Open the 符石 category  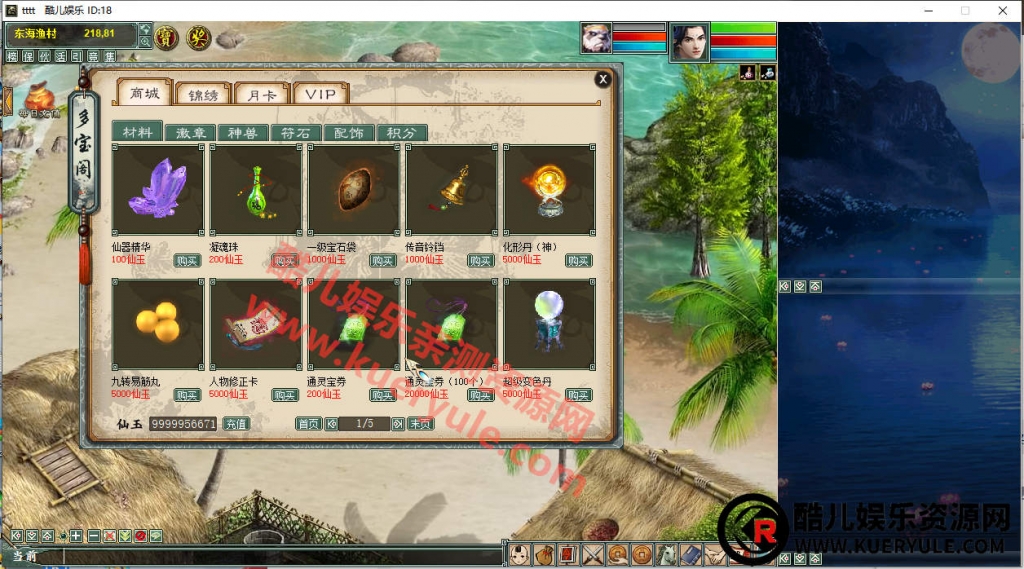tap(295, 133)
